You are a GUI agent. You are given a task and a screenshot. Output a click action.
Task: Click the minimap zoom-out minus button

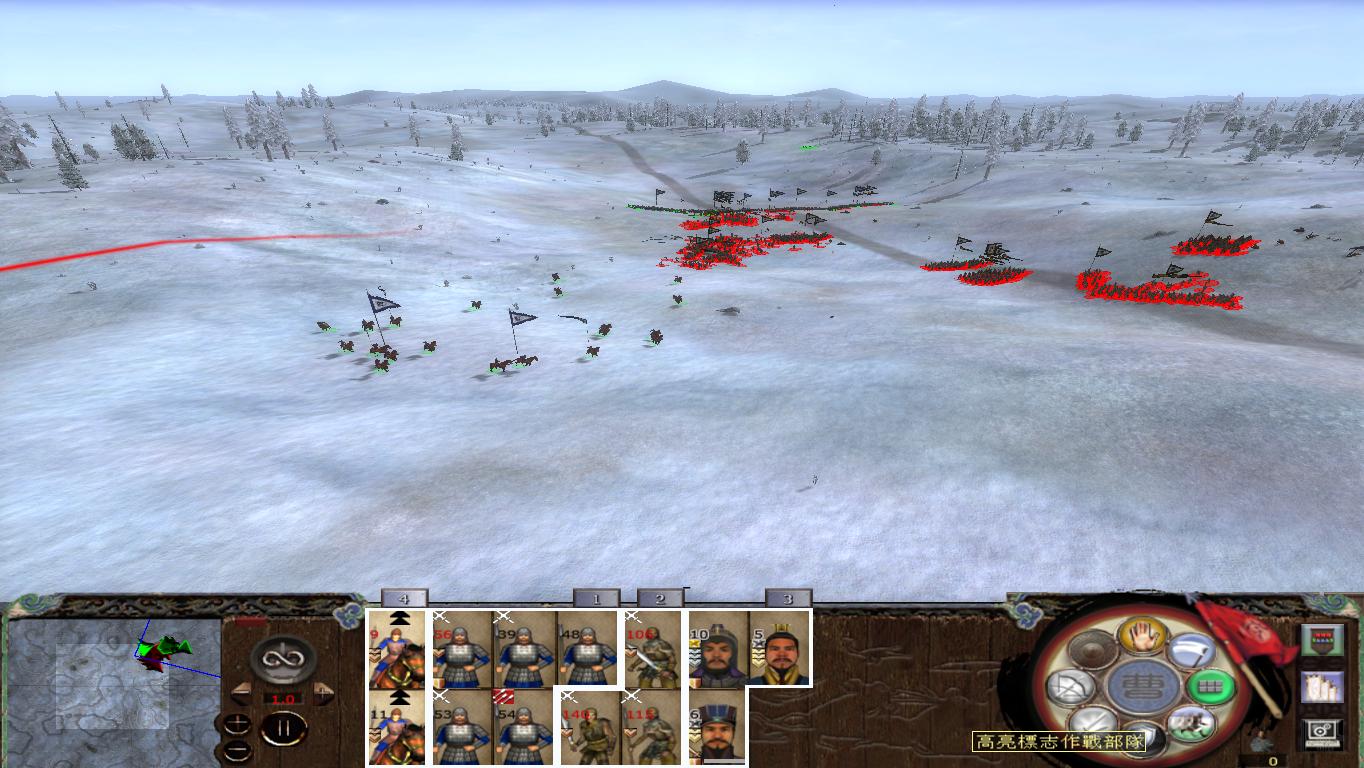(235, 750)
